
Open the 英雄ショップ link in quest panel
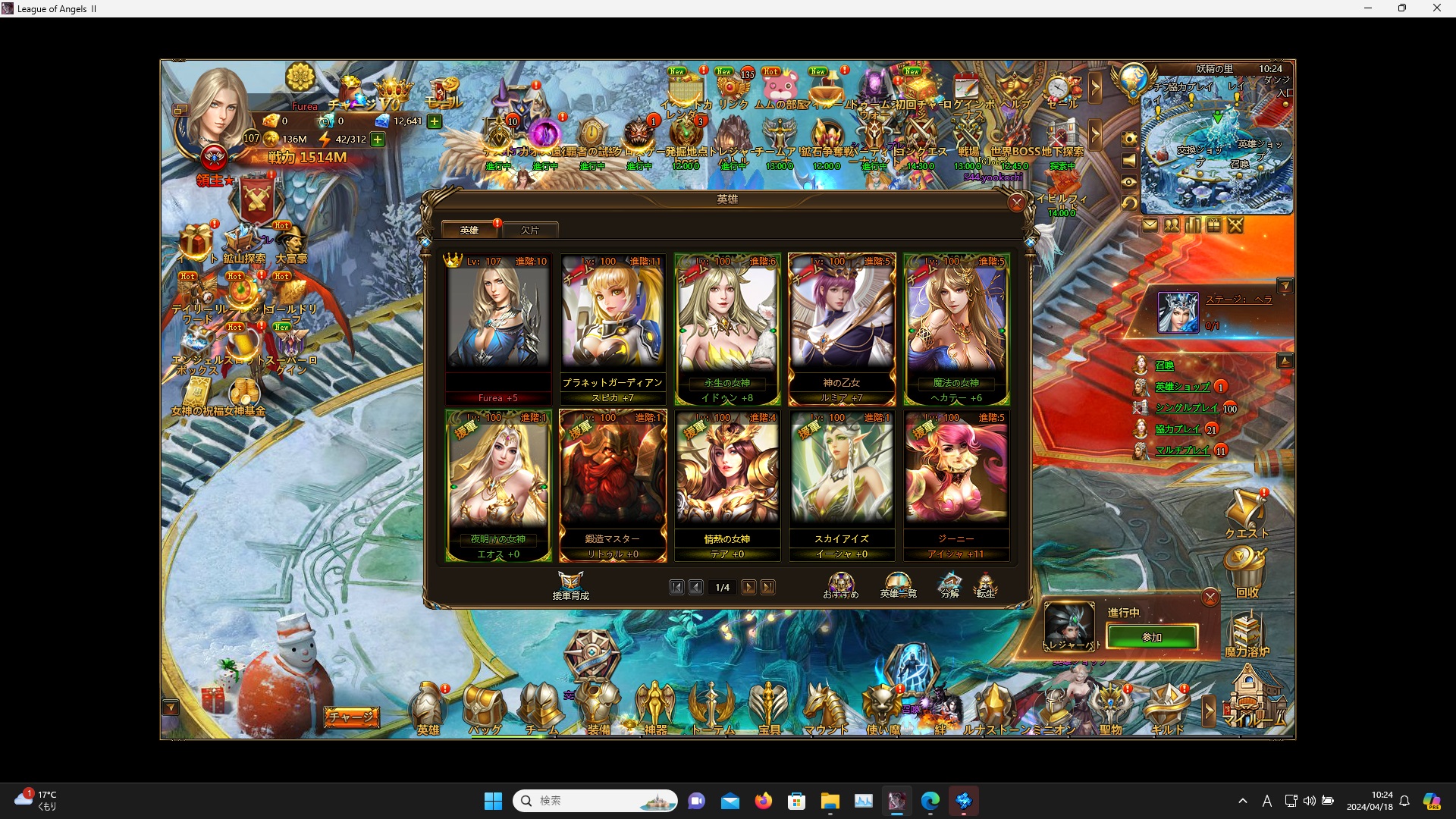1182,387
